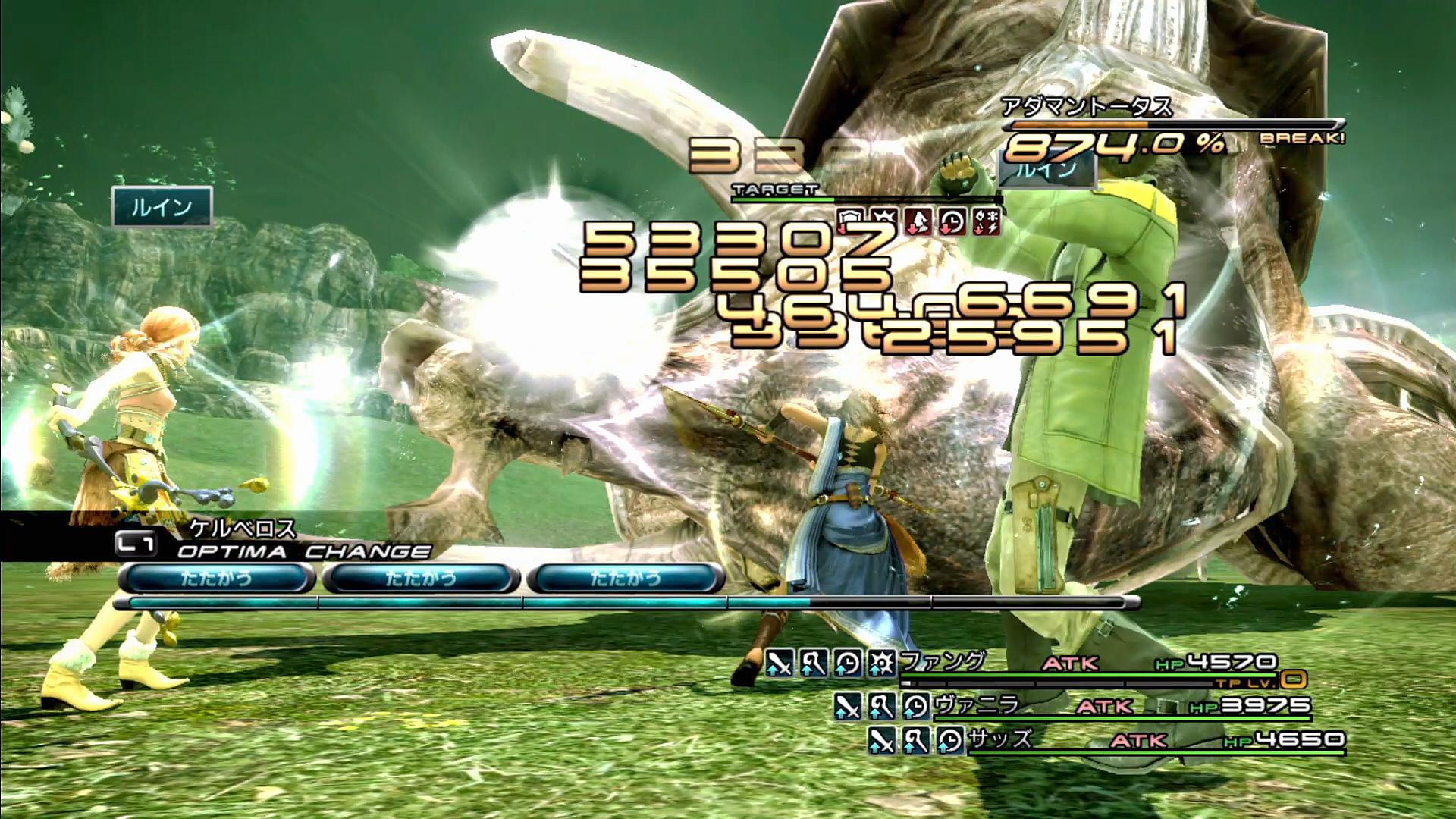This screenshot has width=1456, height=819.
Task: Click the enemy's Slow clock debuff icon
Action: pos(952,221)
